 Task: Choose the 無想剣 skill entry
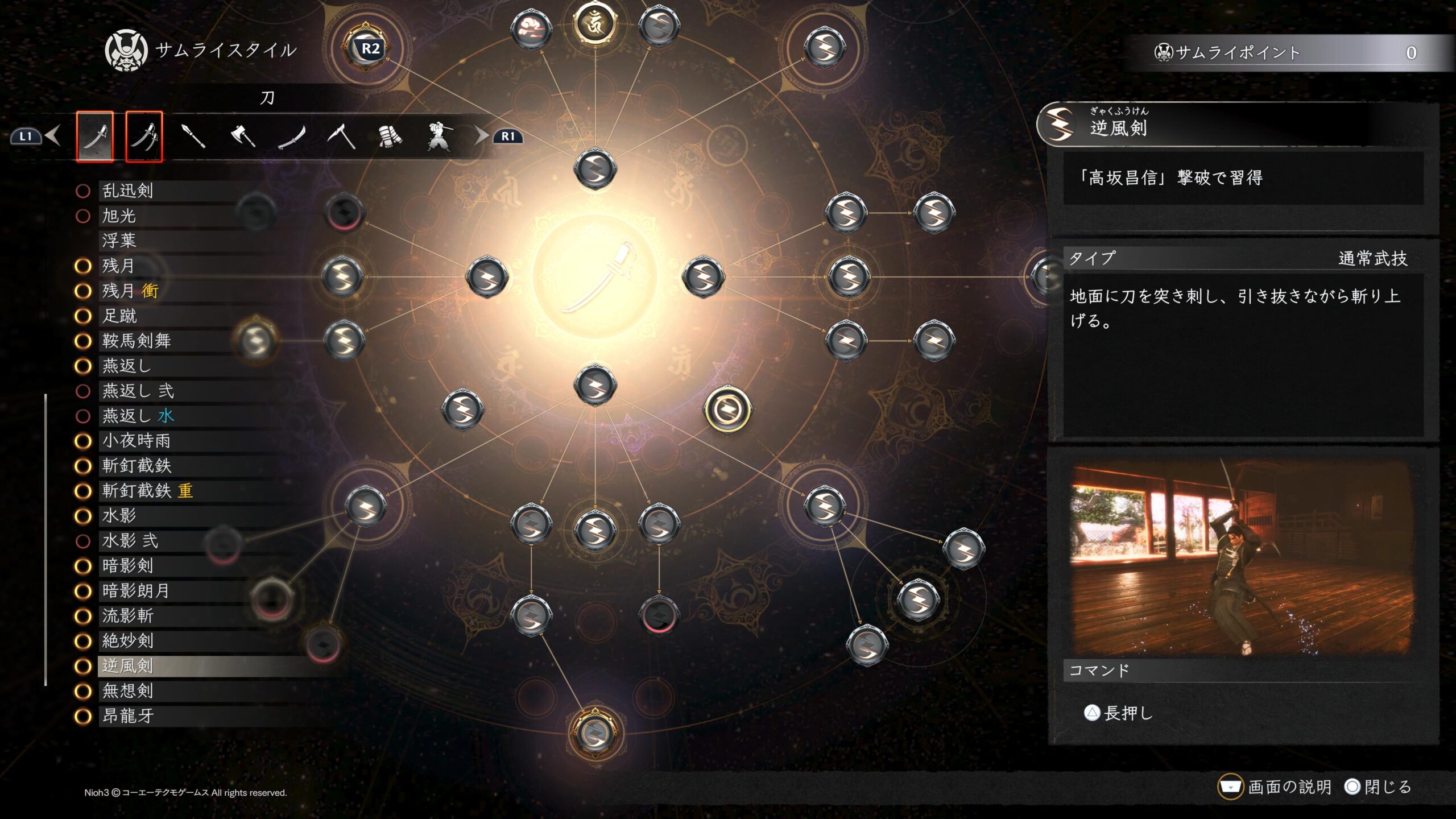(x=127, y=691)
